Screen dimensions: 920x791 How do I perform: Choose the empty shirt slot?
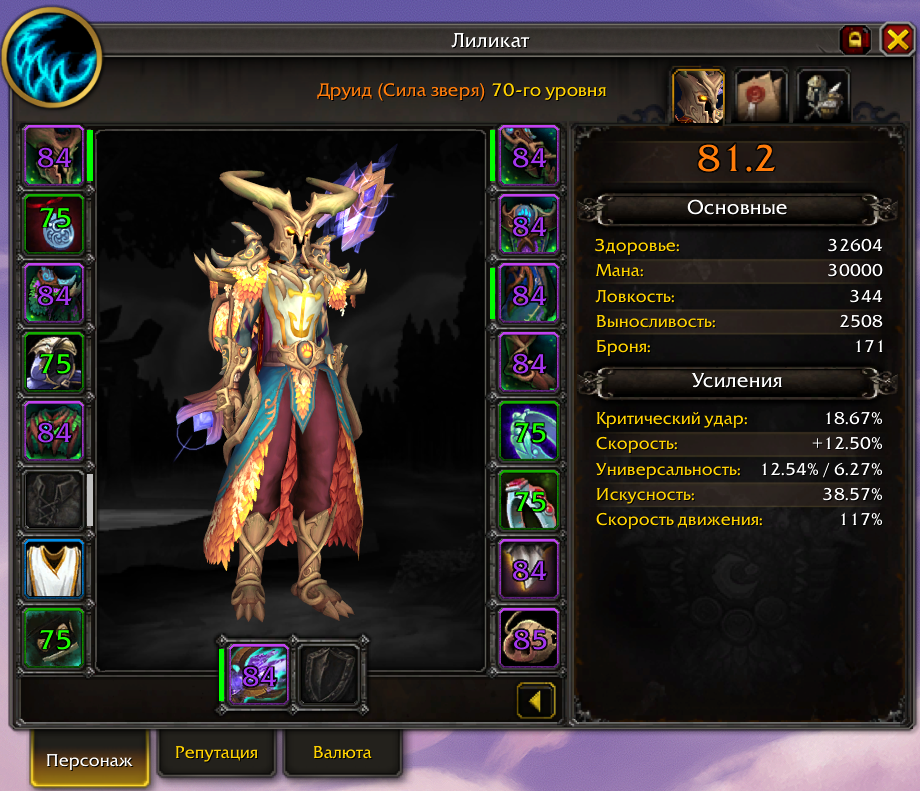53,500
